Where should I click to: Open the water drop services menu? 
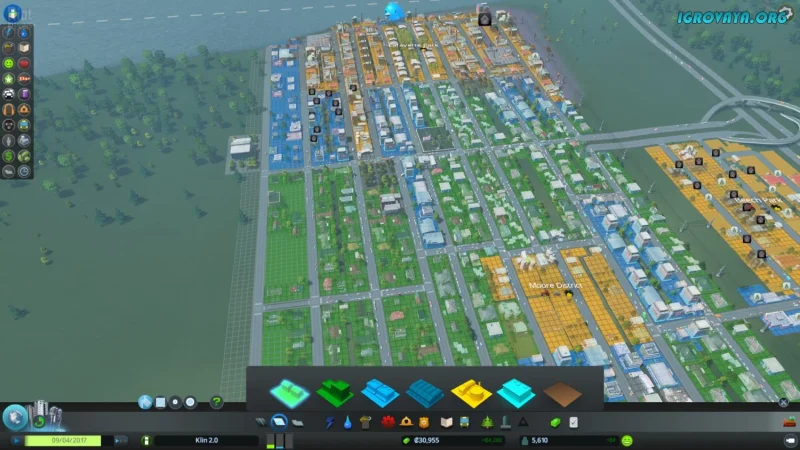pos(346,423)
